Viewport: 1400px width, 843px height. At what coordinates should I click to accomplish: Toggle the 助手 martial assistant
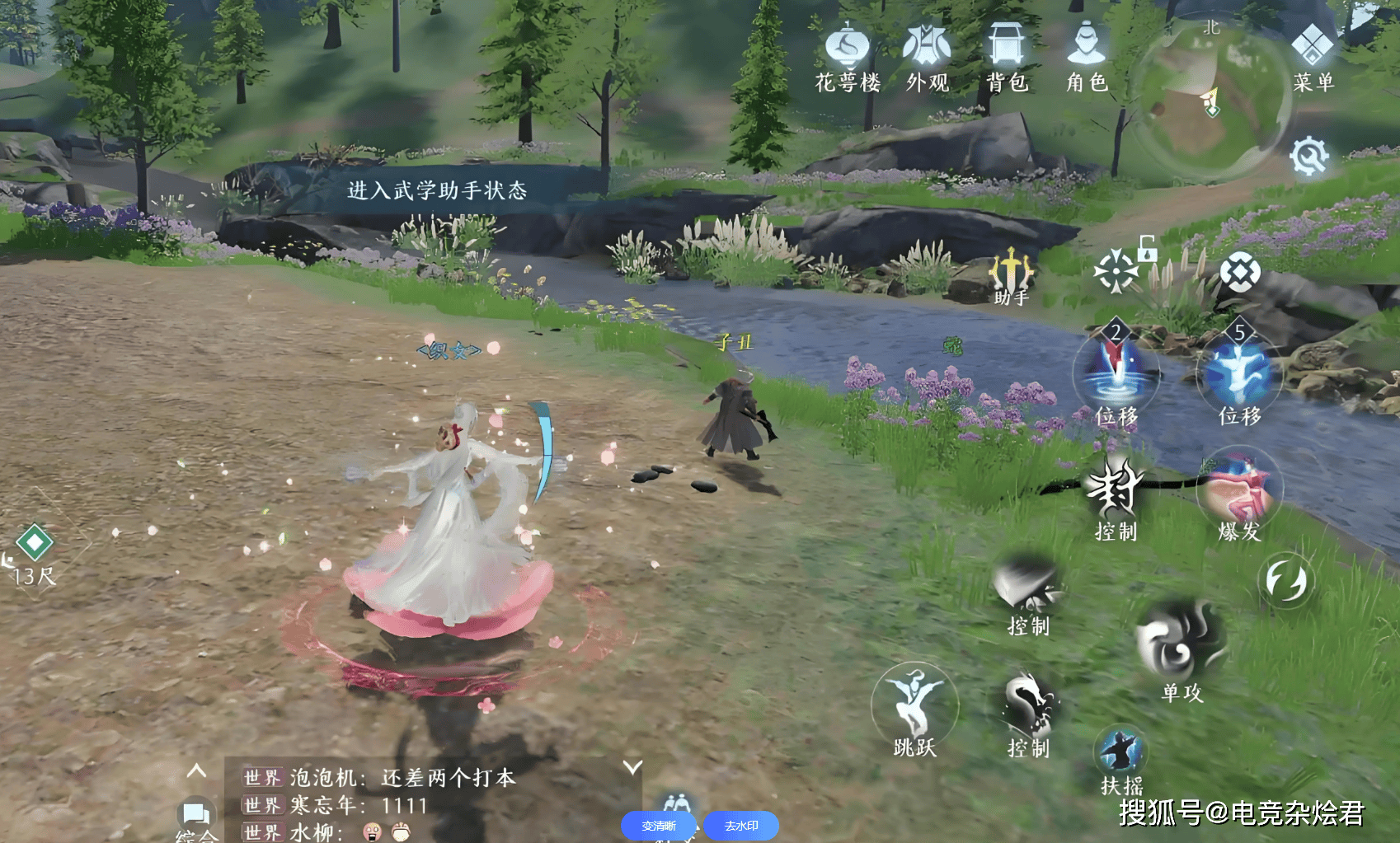(1011, 277)
